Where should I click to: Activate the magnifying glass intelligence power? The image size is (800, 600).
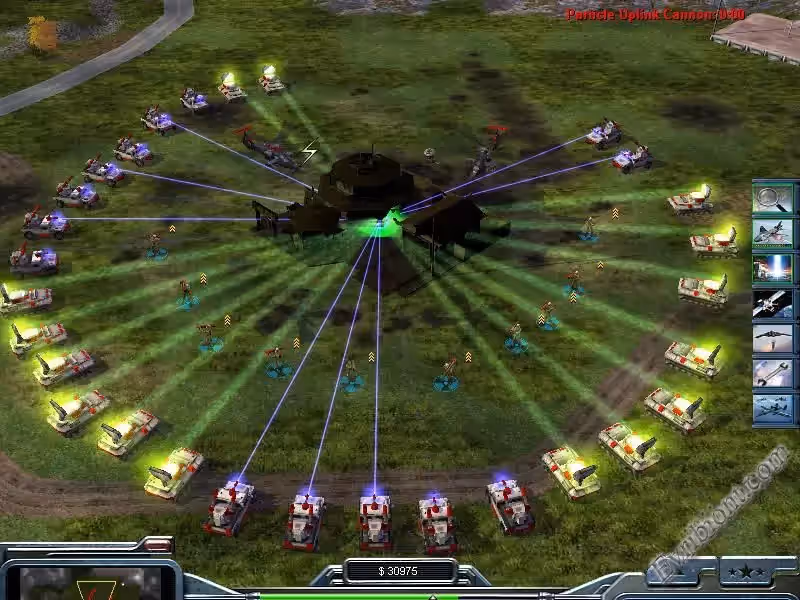(773, 198)
